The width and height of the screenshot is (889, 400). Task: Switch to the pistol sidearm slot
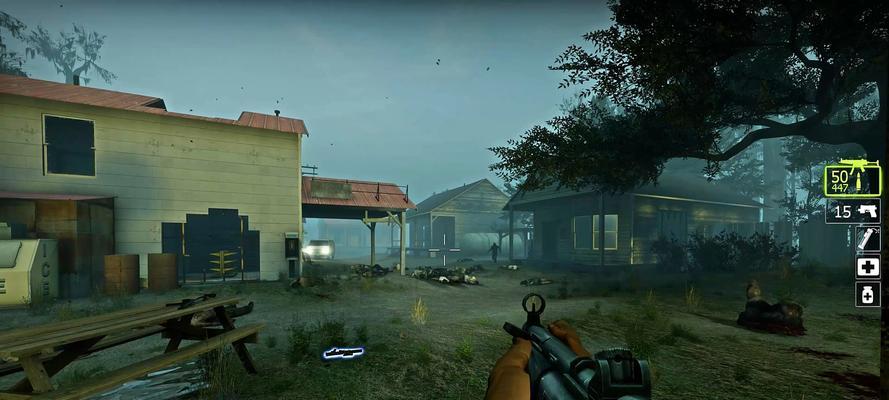853,211
